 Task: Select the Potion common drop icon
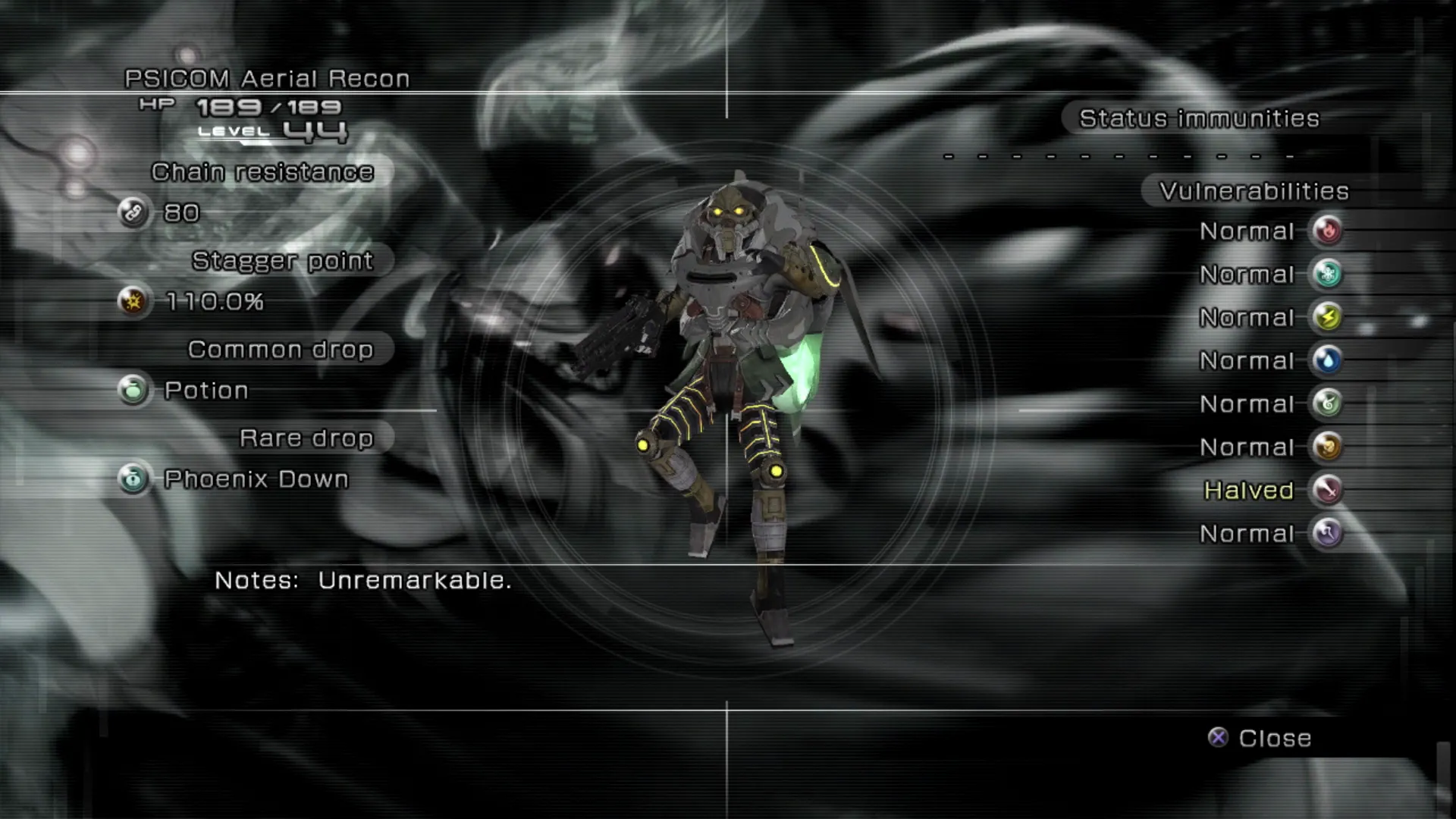coord(133,391)
